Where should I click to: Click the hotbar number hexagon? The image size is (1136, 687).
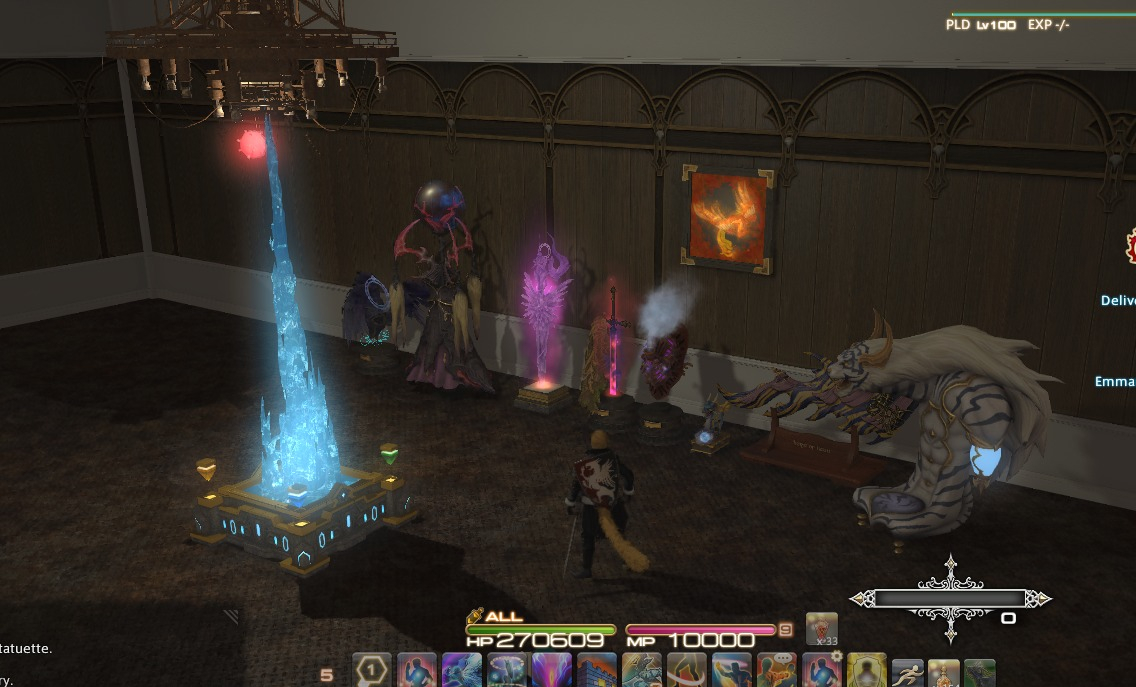[372, 671]
